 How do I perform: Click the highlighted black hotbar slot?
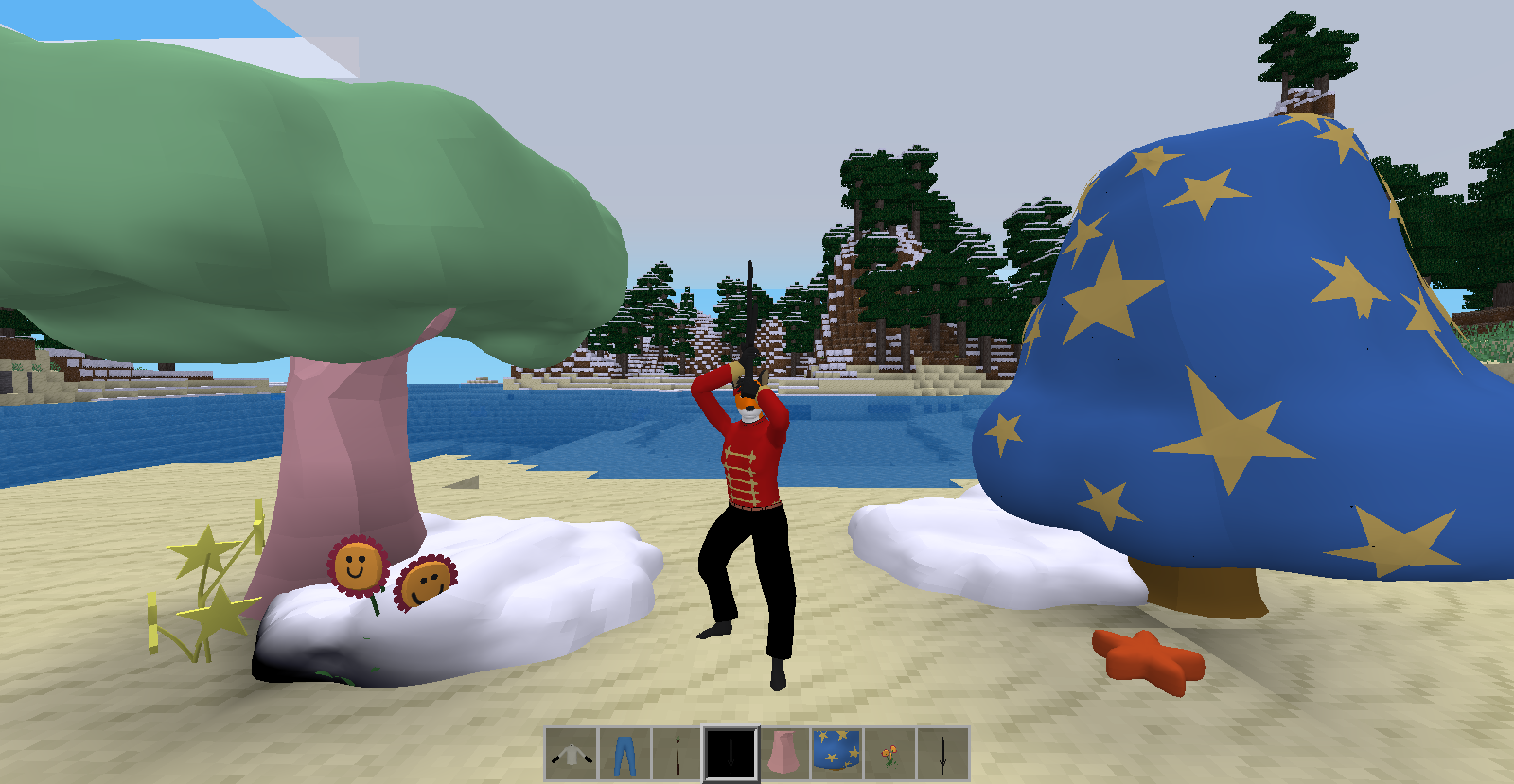coord(731,754)
